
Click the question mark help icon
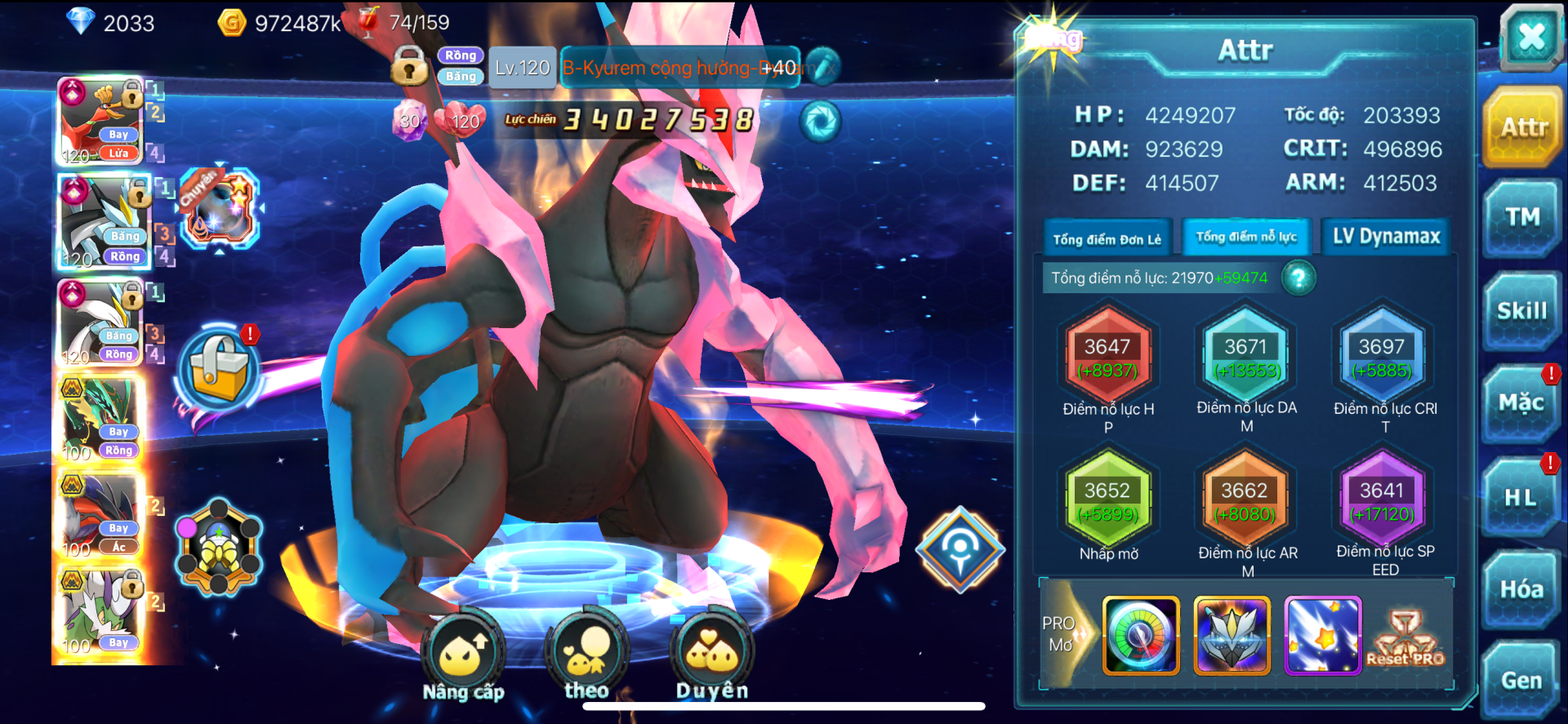[1298, 278]
